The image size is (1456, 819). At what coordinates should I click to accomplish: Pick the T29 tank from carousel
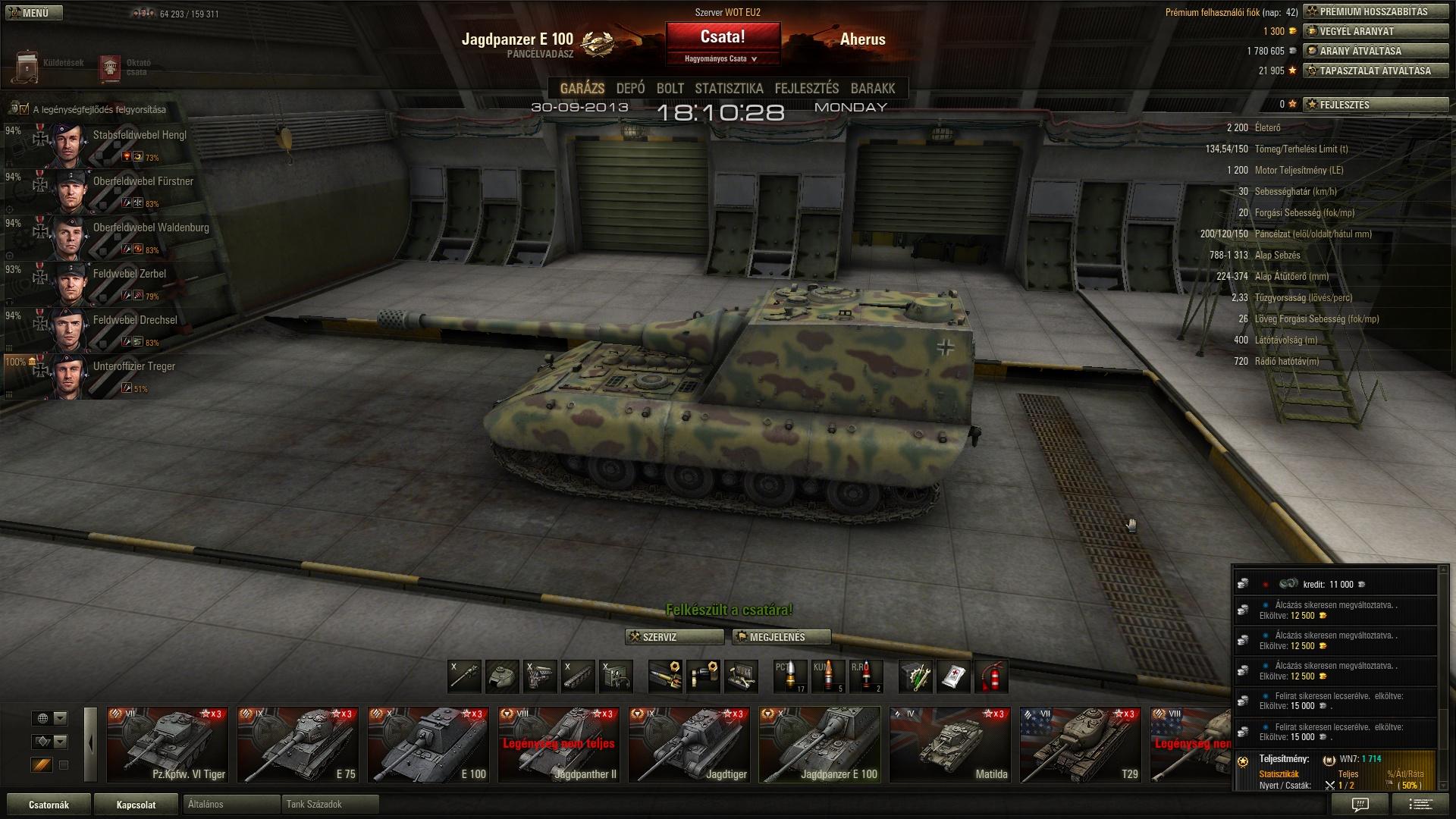[x=1080, y=745]
